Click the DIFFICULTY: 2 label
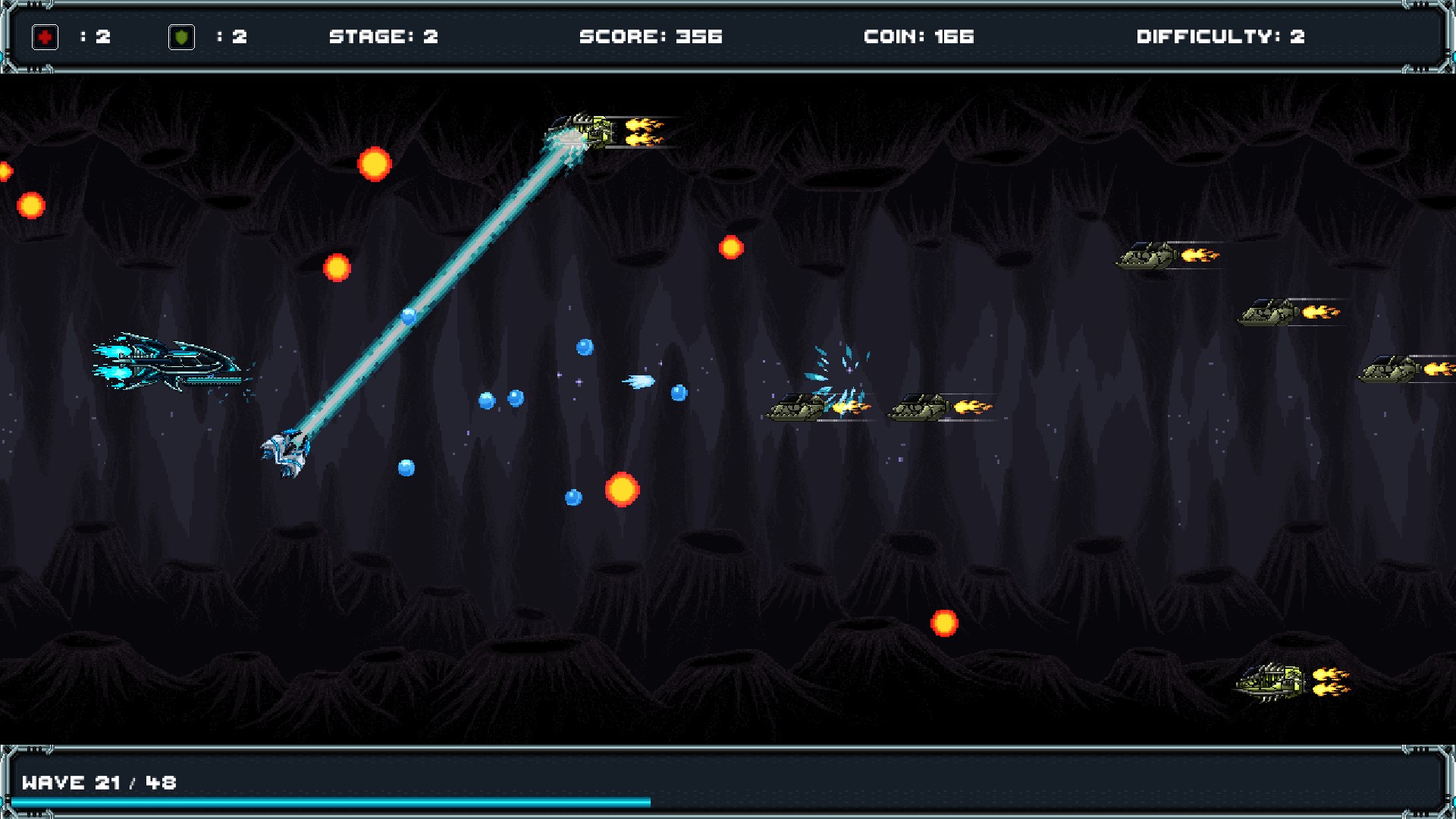 (1219, 36)
